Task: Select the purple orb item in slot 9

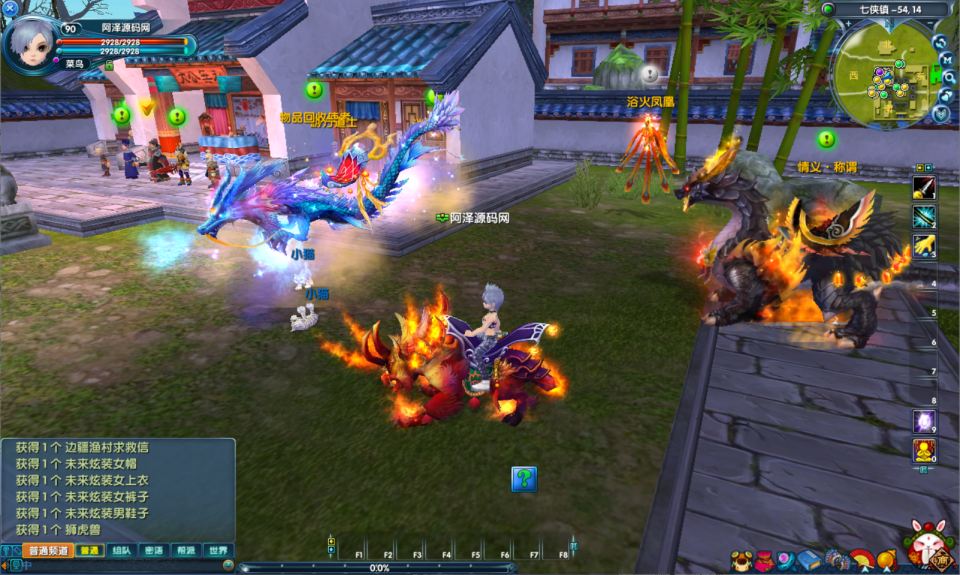Action: tap(924, 421)
